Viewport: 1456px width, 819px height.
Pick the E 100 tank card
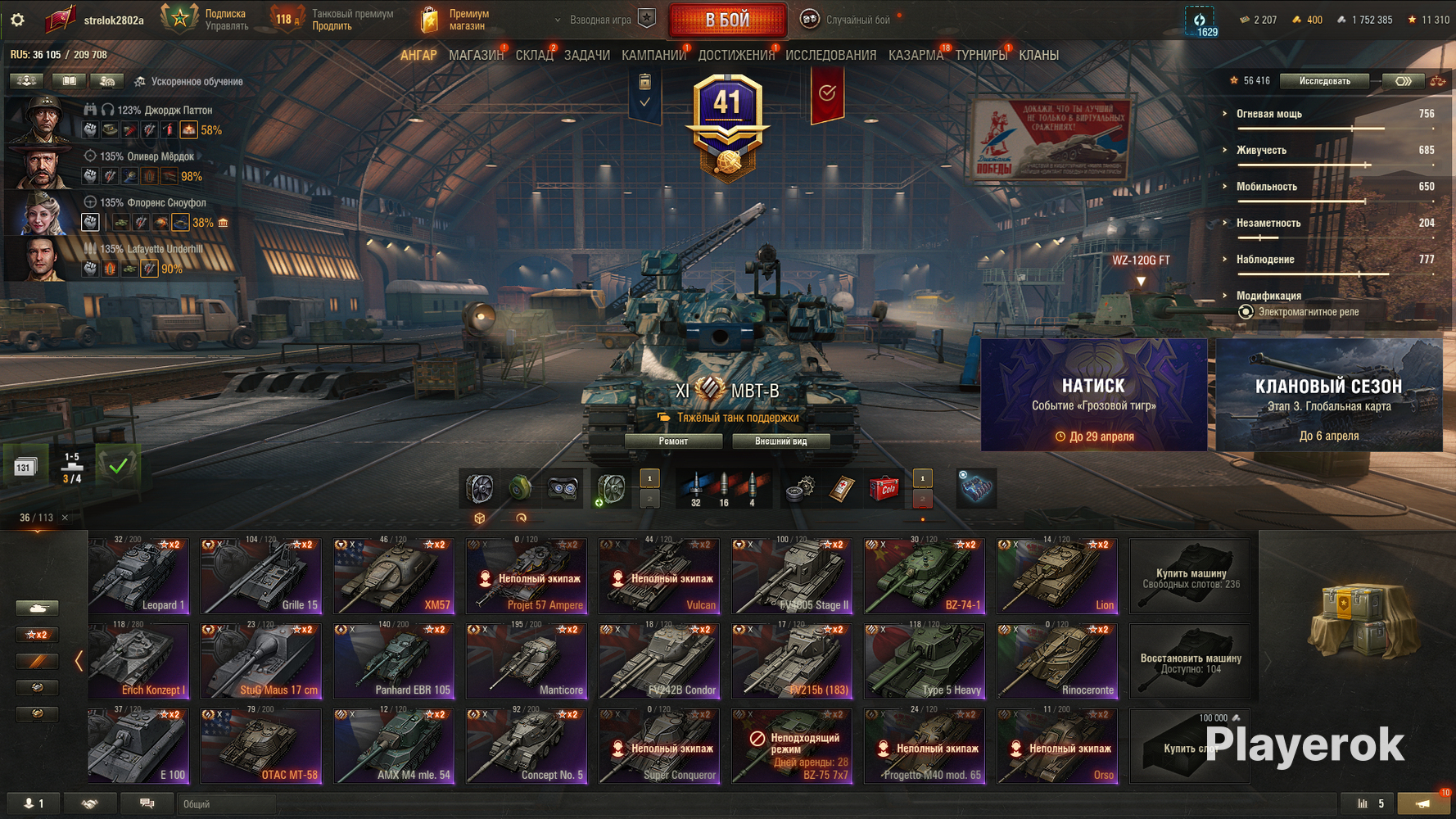point(139,745)
